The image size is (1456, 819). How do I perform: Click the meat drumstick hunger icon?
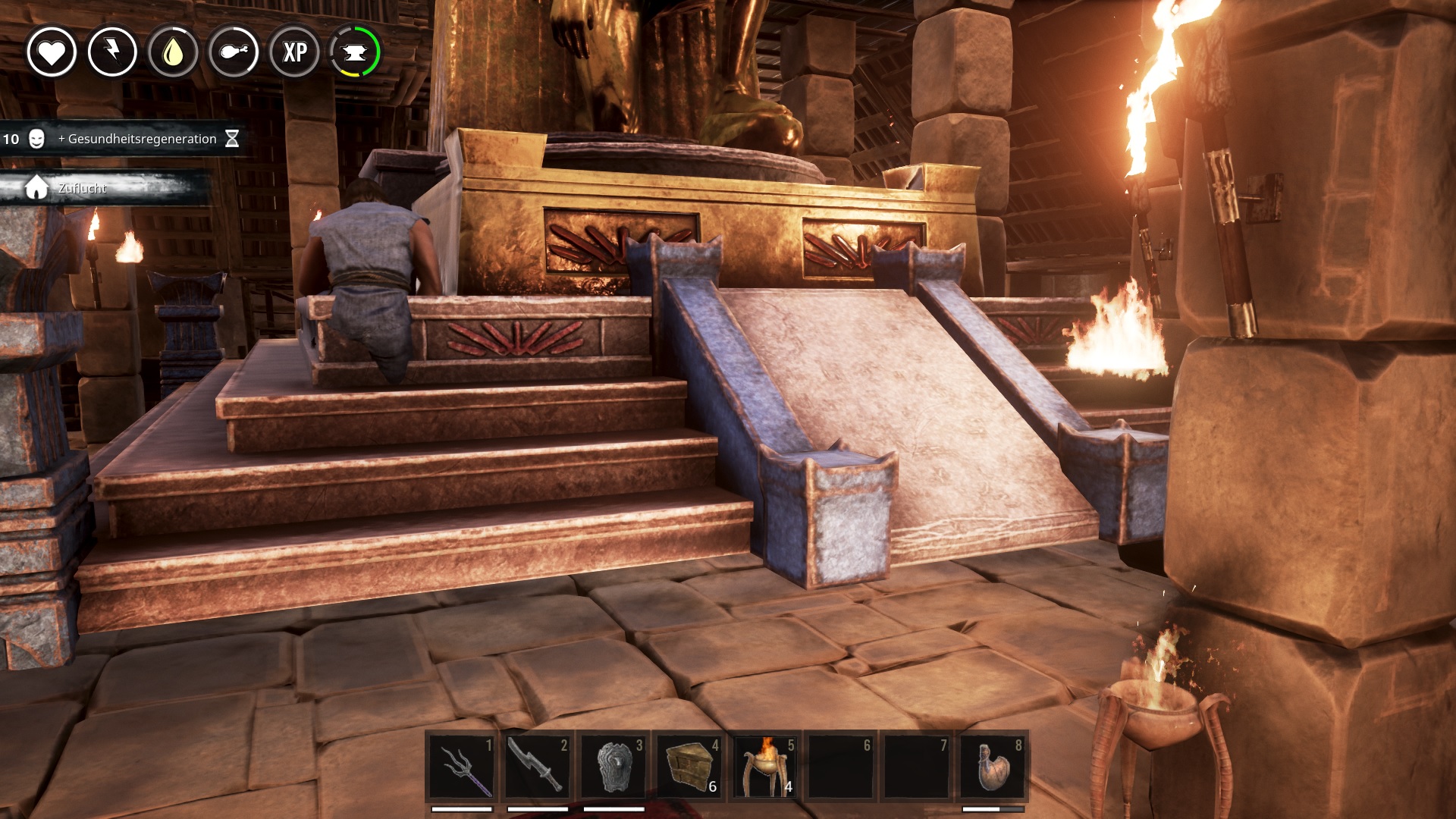pyautogui.click(x=234, y=52)
